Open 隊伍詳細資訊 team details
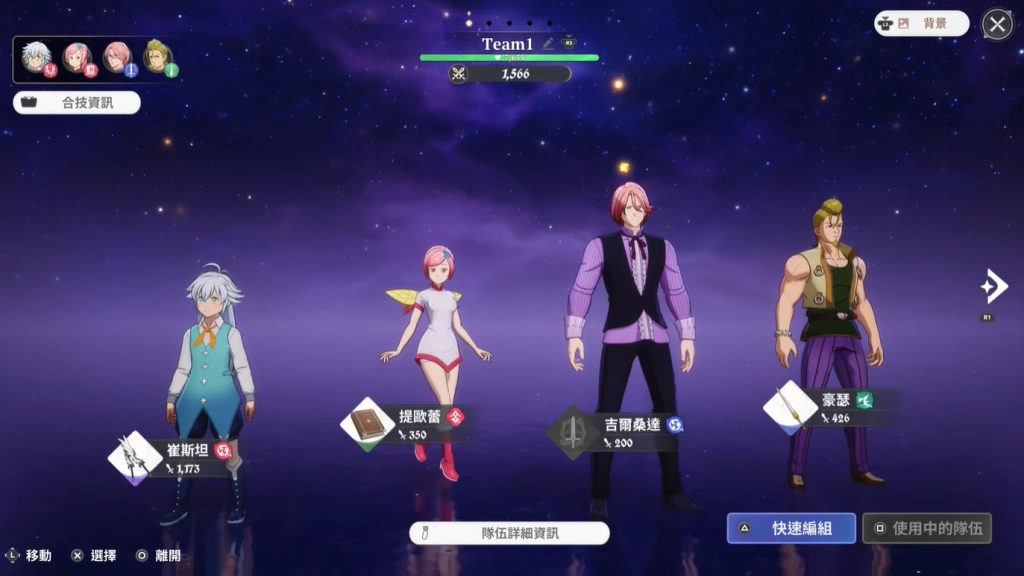The width and height of the screenshot is (1024, 576). [509, 533]
